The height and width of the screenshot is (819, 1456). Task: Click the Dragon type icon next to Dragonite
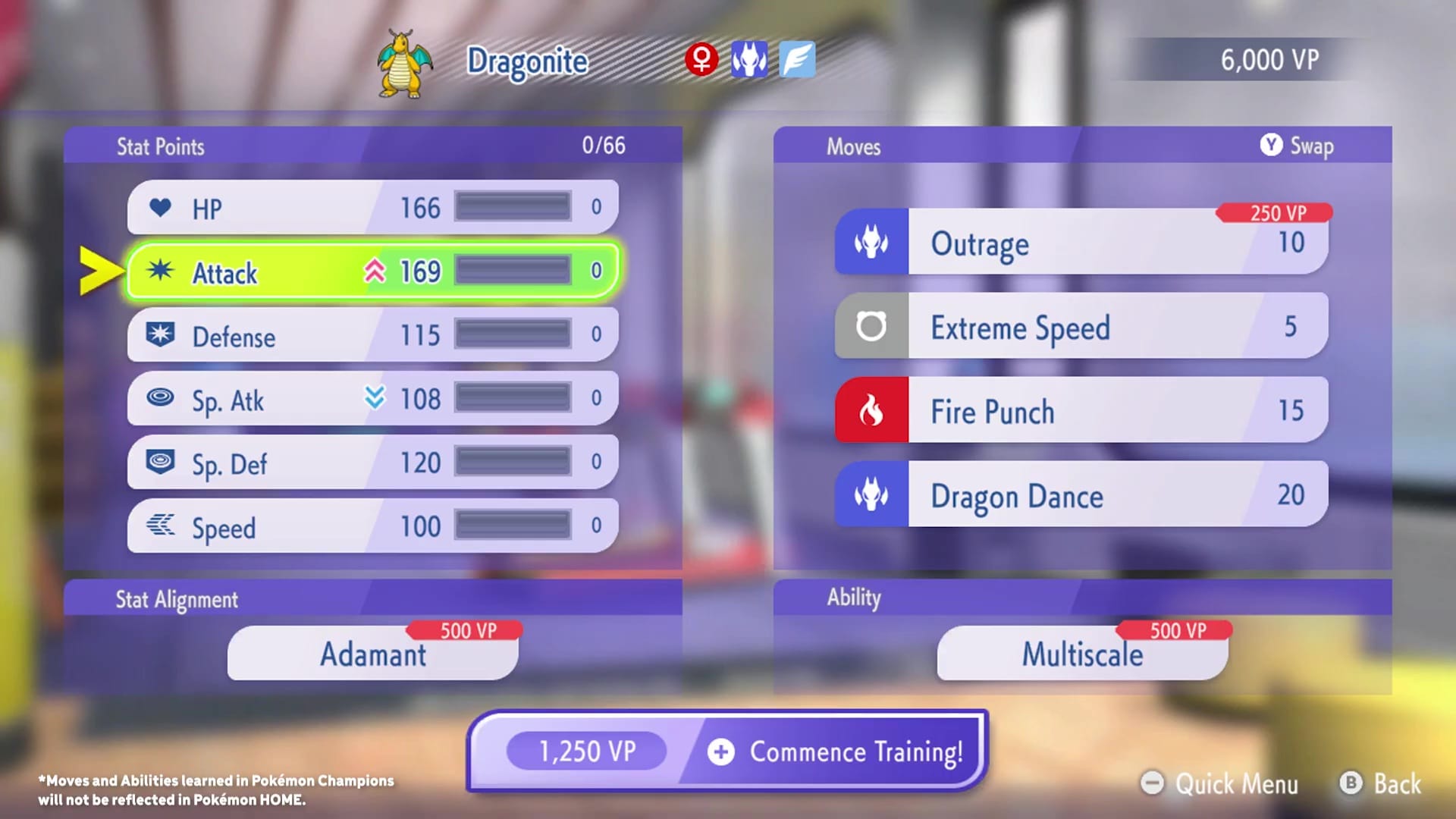click(751, 61)
